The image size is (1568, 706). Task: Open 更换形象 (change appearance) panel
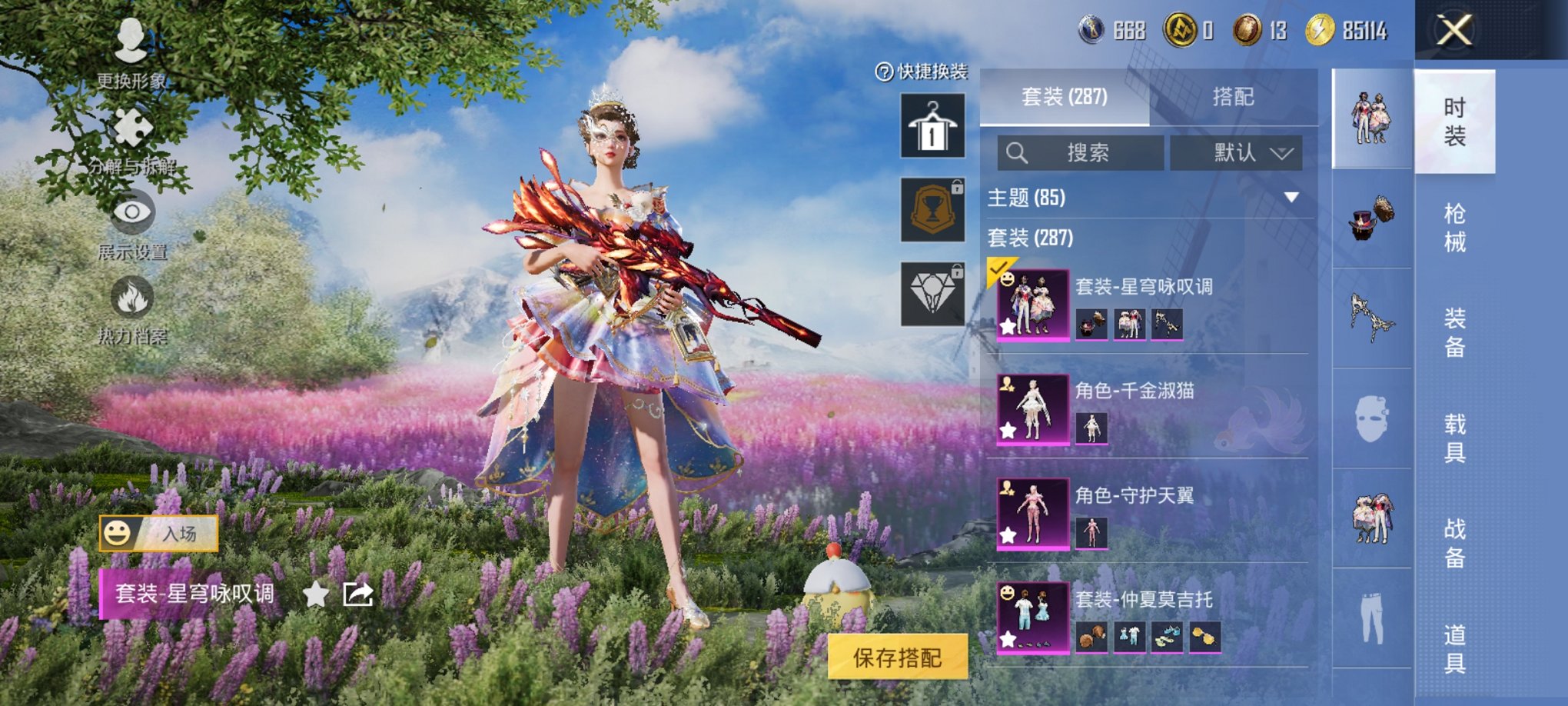pos(131,46)
